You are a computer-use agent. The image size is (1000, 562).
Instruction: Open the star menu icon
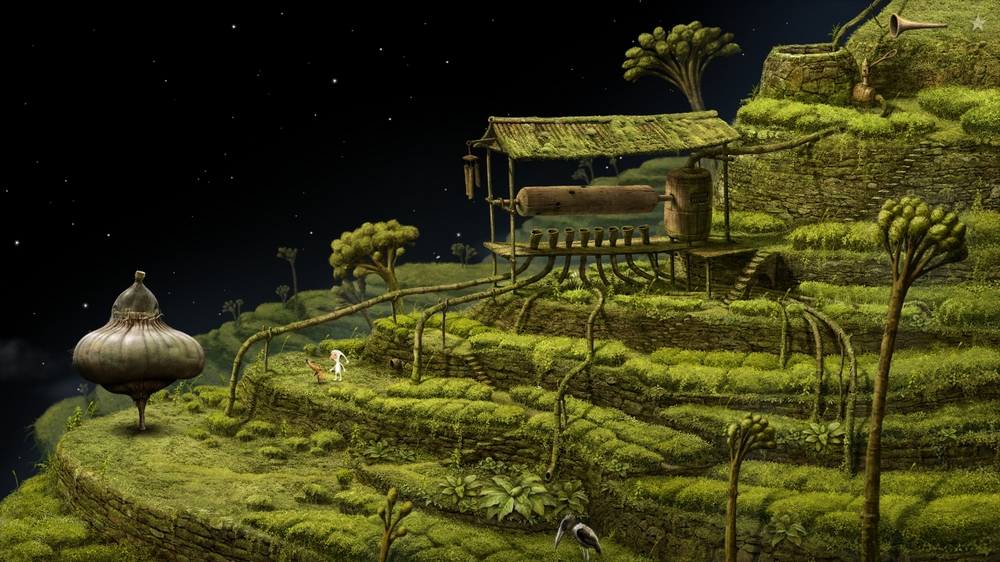[x=977, y=22]
